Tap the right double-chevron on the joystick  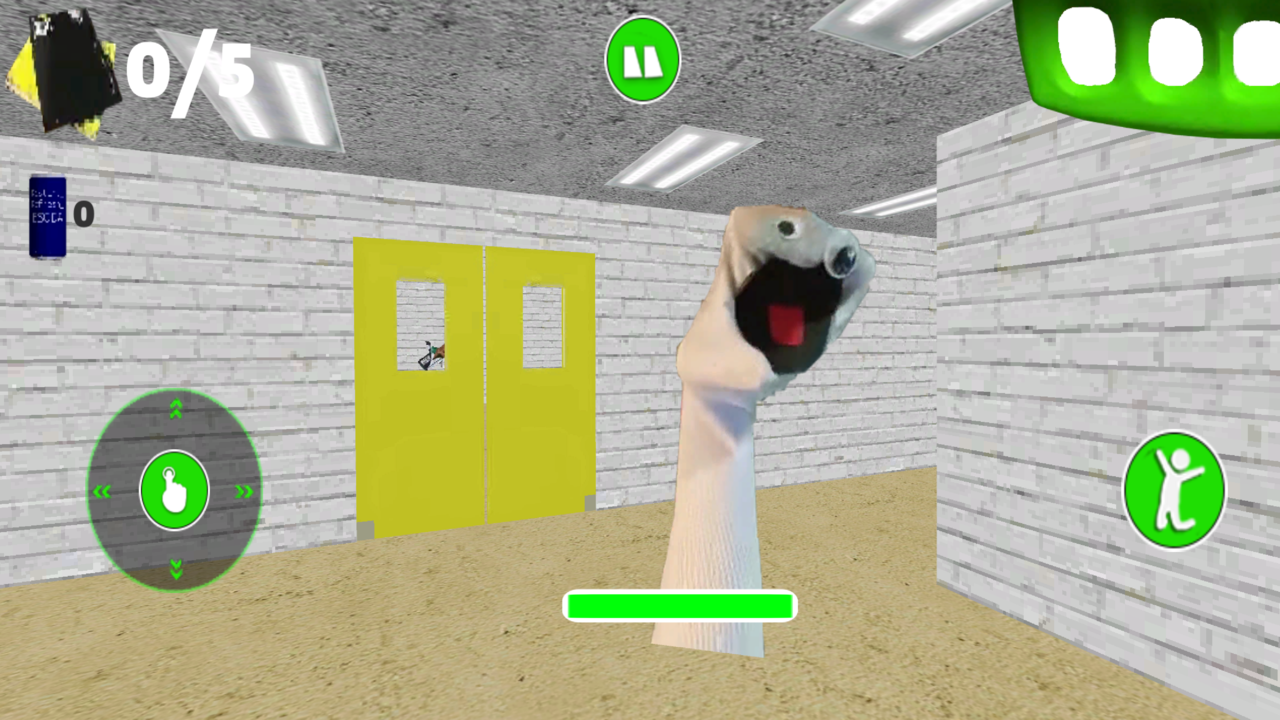coord(246,490)
